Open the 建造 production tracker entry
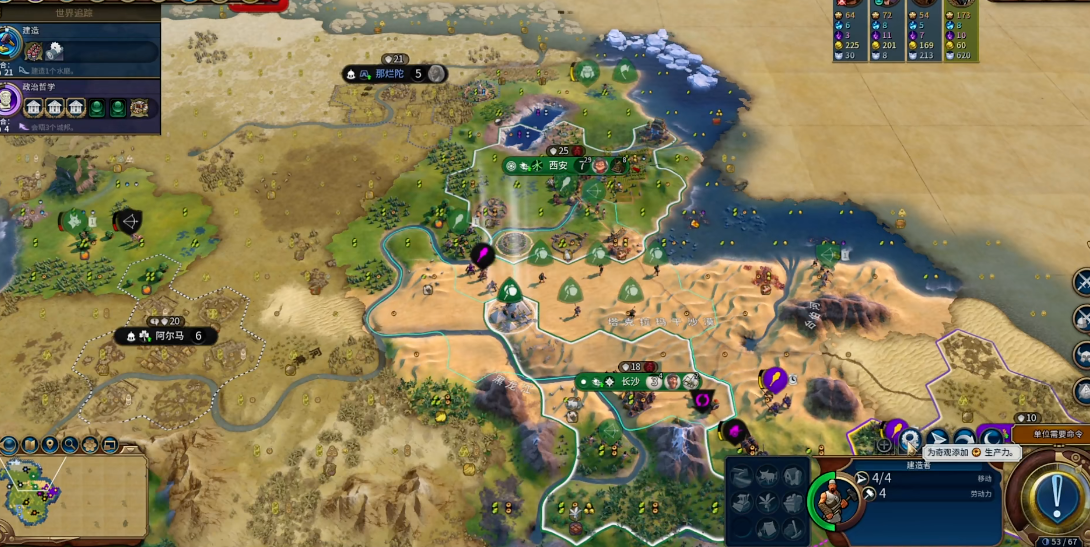Image resolution: width=1090 pixels, height=547 pixels. coord(80,44)
